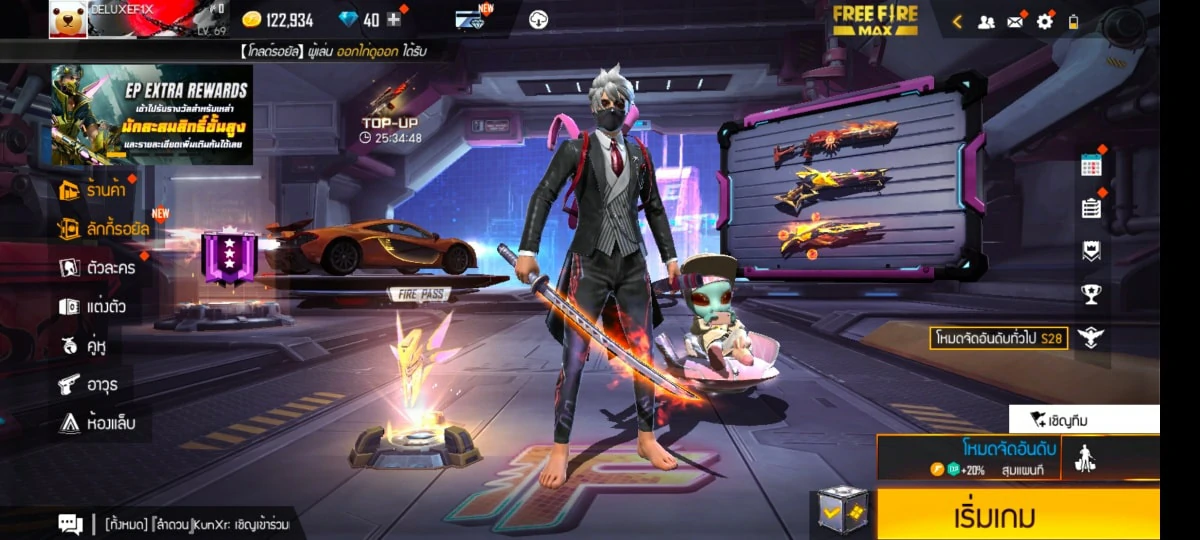
Task: Open the อาวุธ weapon menu
Action: click(88, 384)
